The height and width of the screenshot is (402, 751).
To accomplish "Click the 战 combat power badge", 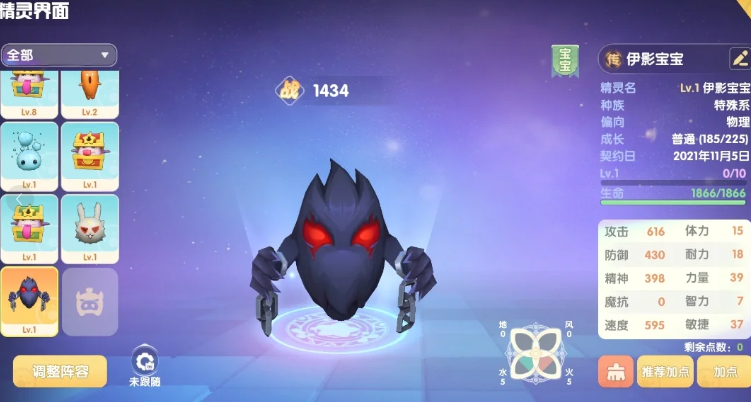I will pos(291,90).
